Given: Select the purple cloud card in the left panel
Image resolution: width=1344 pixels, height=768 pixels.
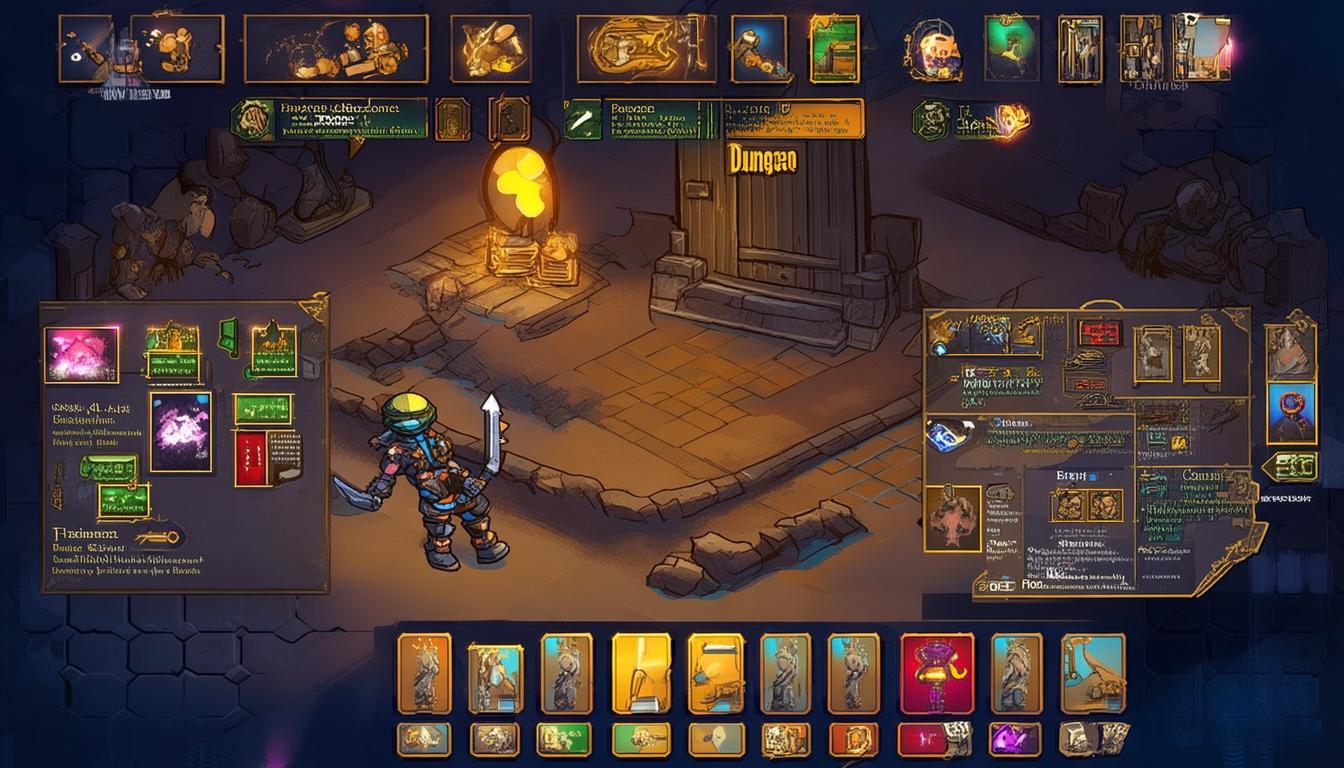Looking at the screenshot, I should point(181,431).
